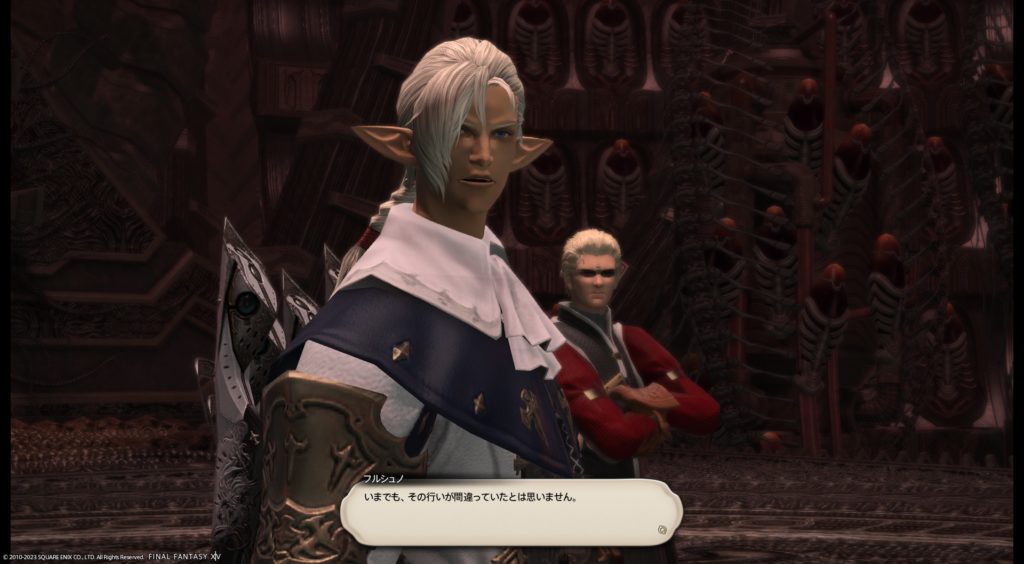This screenshot has width=1024, height=564.
Task: Click the dialogue continue indicator icon
Action: 662,530
